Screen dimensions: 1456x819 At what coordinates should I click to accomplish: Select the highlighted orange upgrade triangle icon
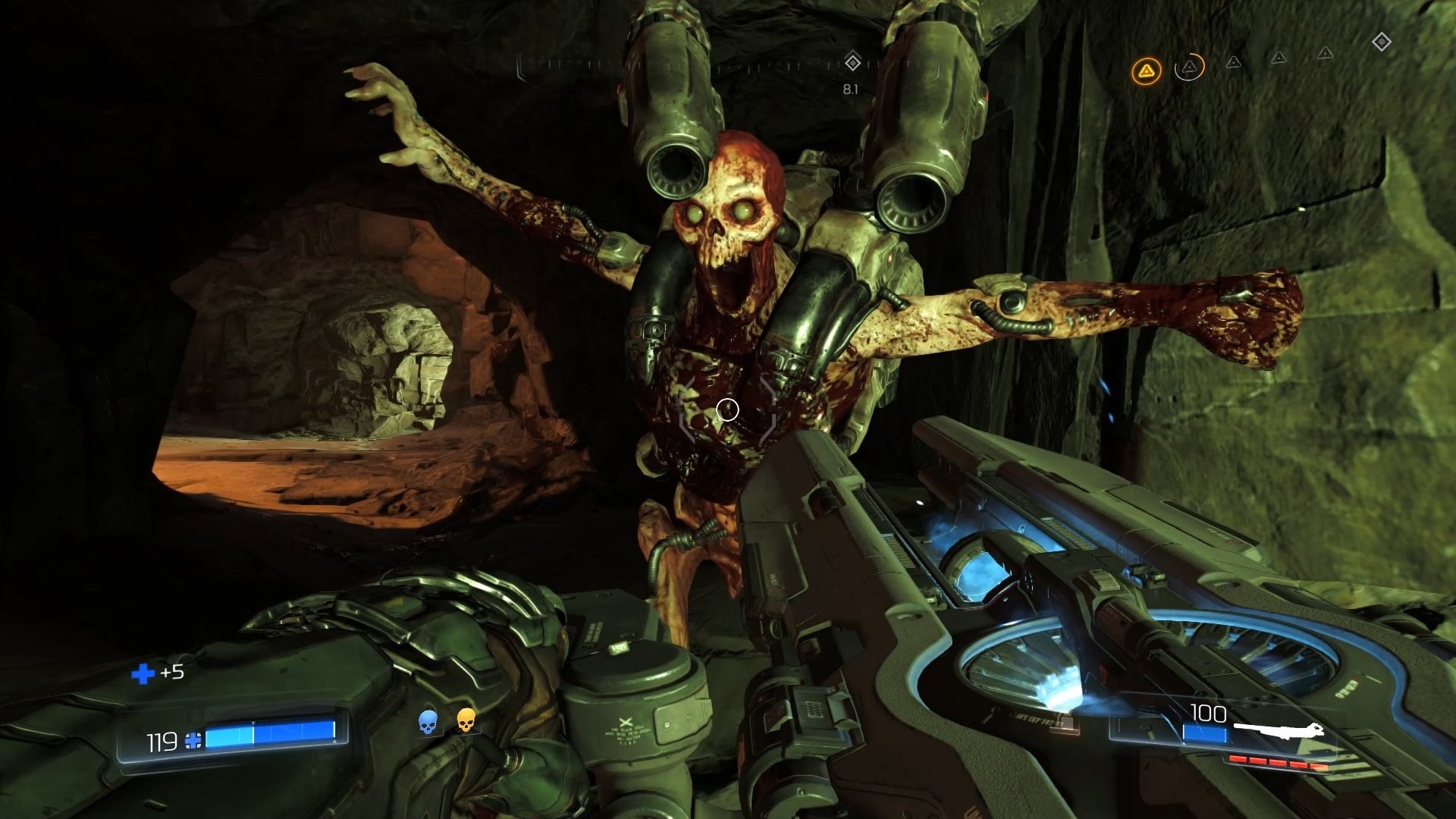pyautogui.click(x=1147, y=71)
